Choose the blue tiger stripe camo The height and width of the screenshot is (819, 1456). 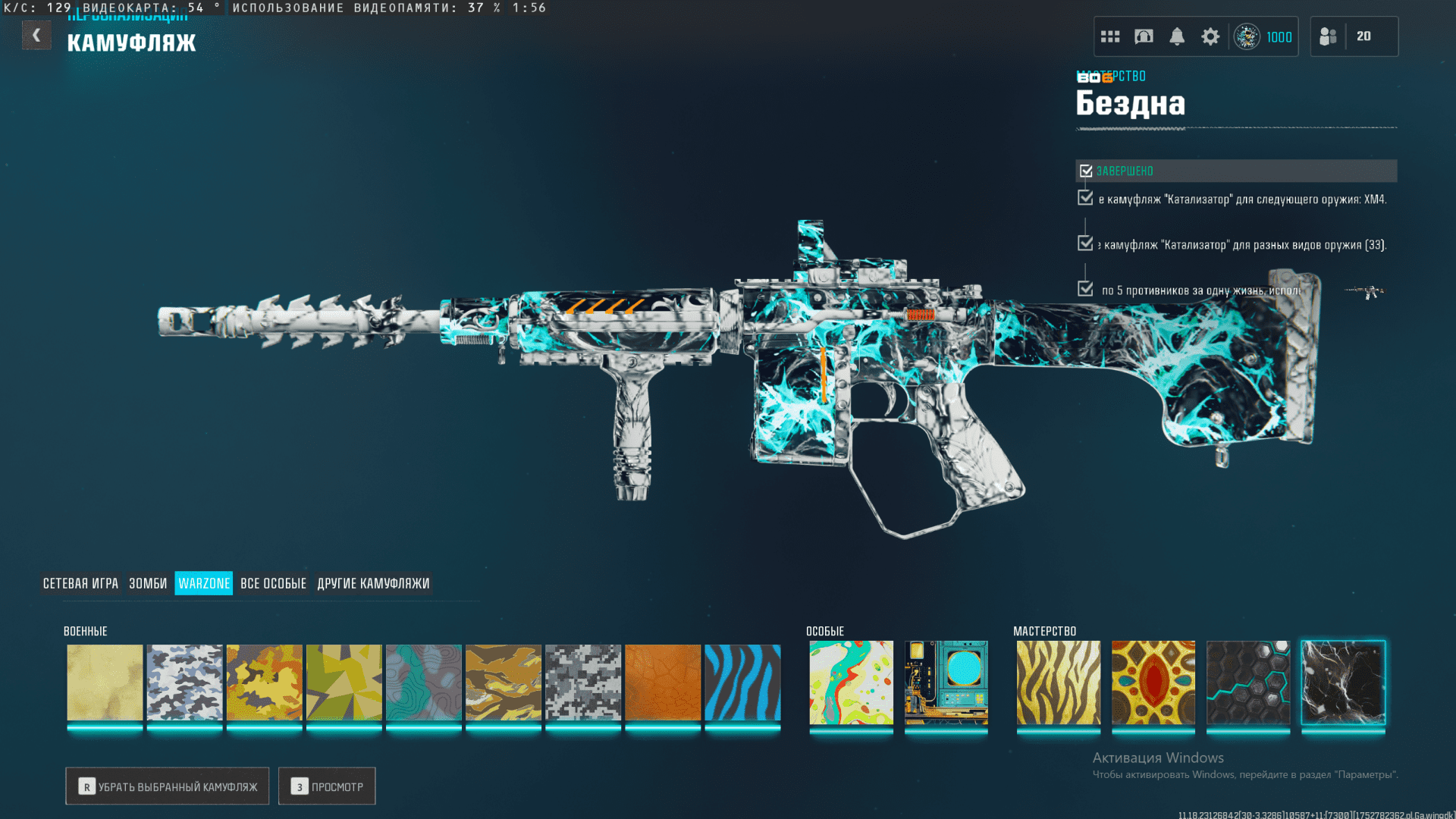pyautogui.click(x=742, y=682)
